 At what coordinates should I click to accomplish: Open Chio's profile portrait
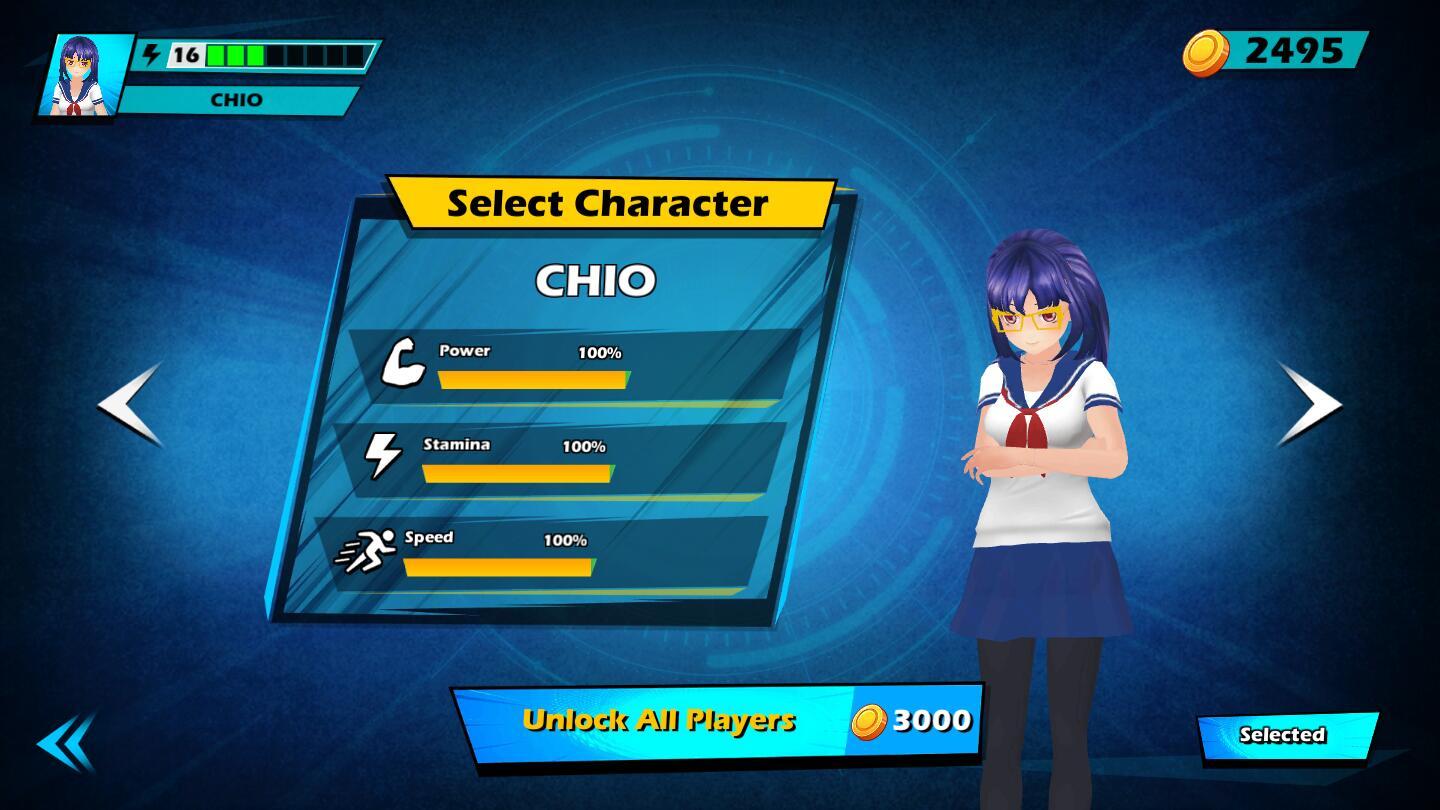point(85,75)
